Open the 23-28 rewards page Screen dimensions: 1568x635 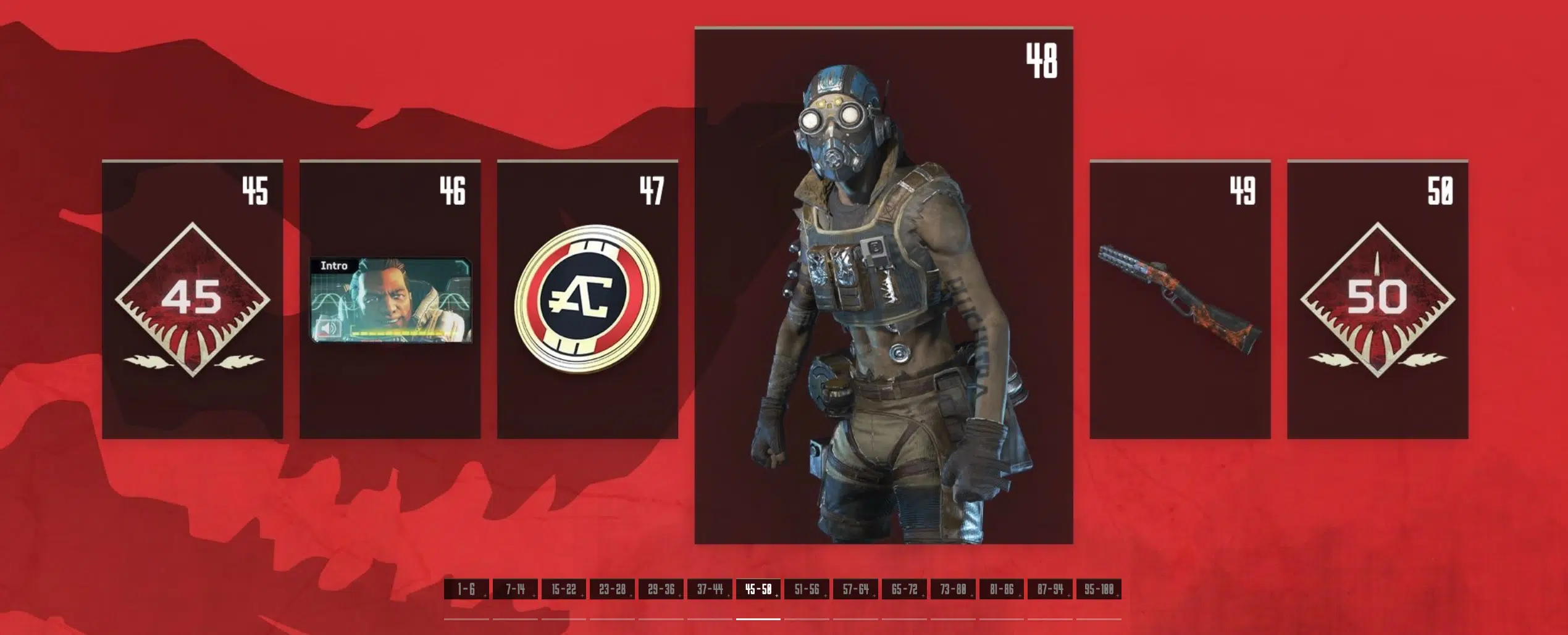pos(612,589)
